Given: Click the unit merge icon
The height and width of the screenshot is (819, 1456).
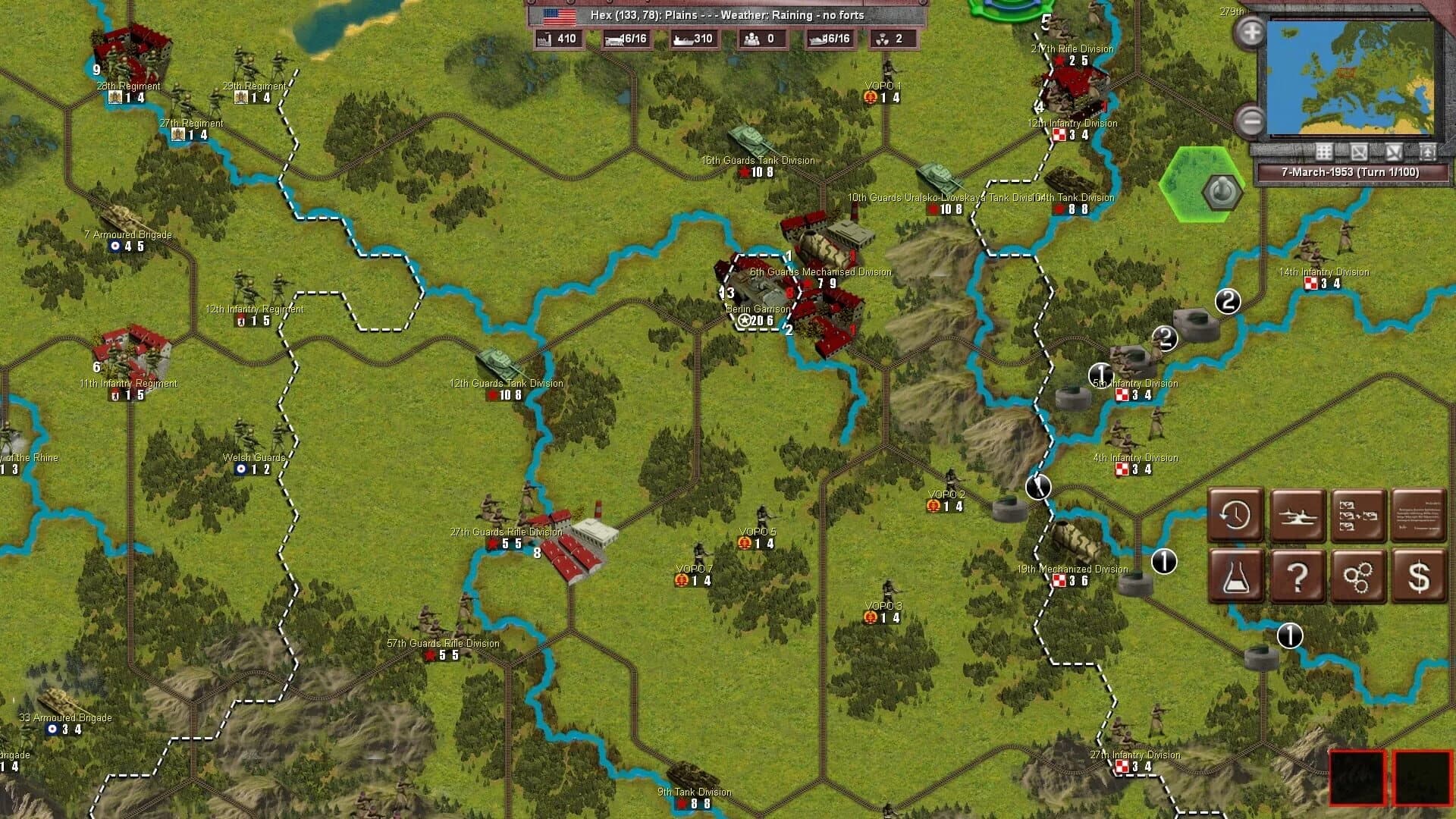Looking at the screenshot, I should (1358, 516).
